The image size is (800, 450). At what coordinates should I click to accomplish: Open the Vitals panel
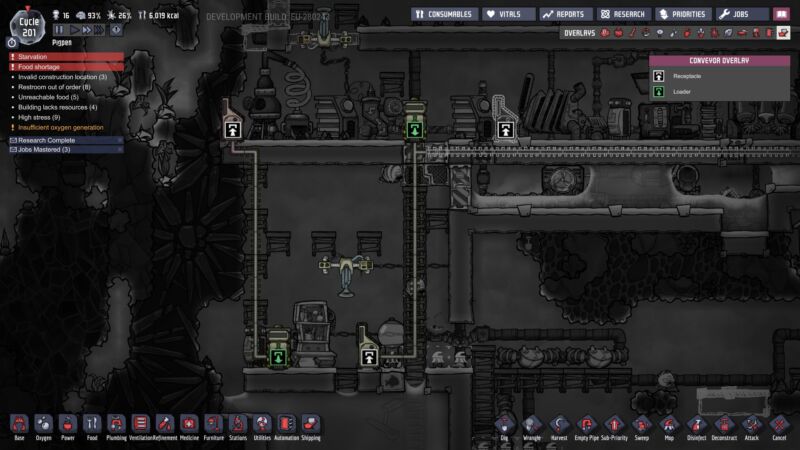[x=509, y=15]
